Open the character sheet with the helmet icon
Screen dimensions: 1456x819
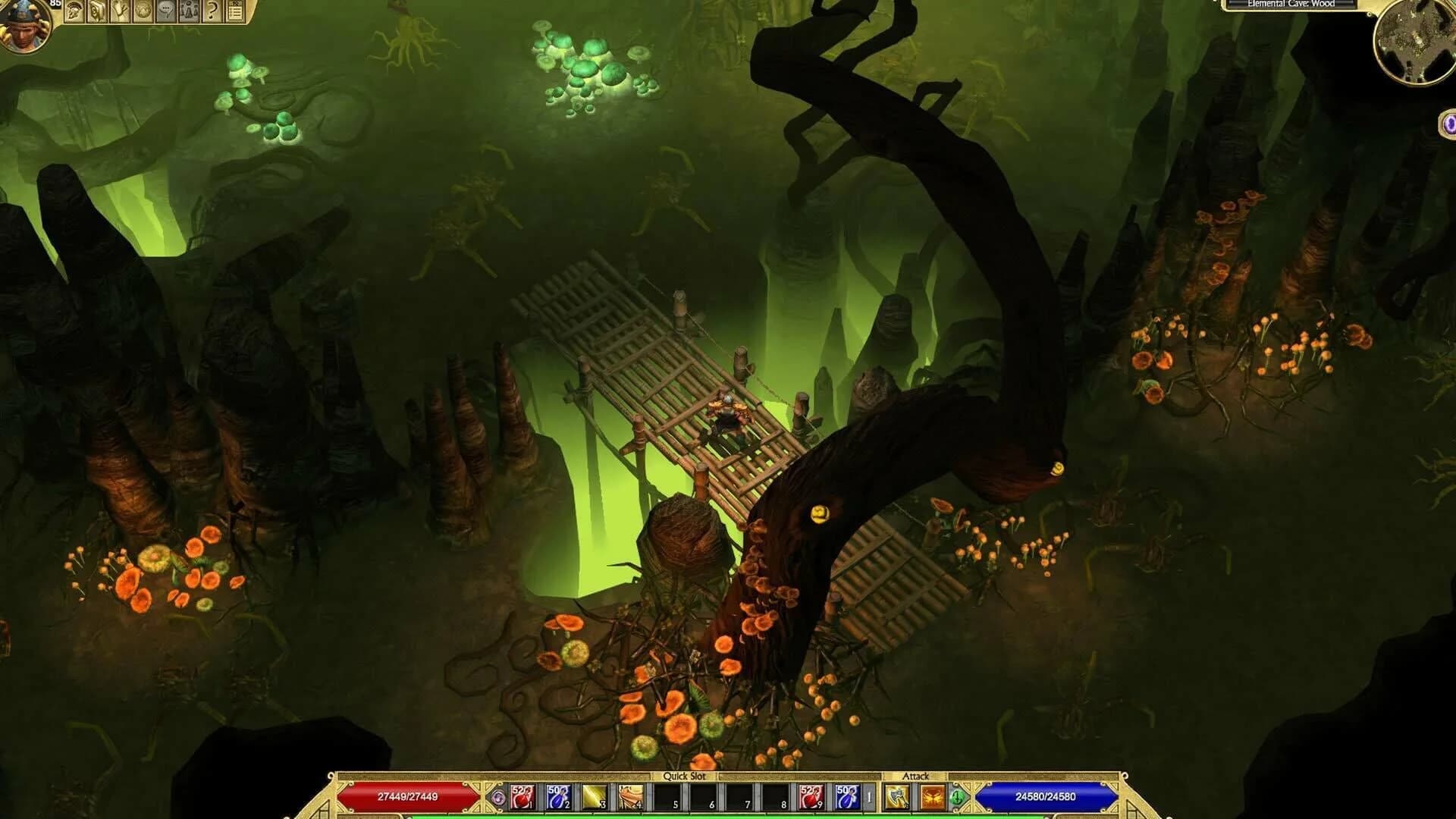coord(74,11)
